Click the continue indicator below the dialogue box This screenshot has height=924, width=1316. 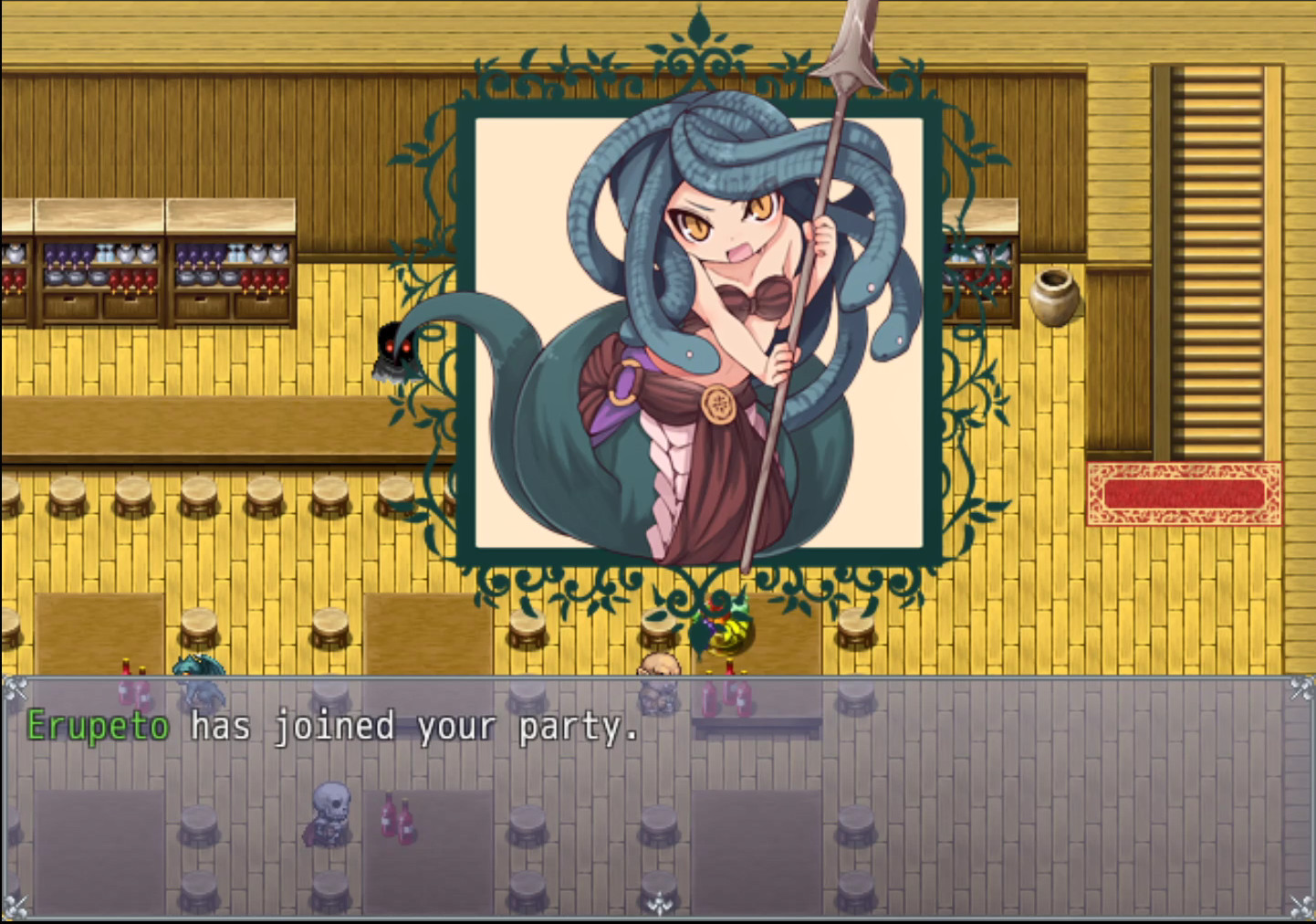pyautogui.click(x=659, y=904)
